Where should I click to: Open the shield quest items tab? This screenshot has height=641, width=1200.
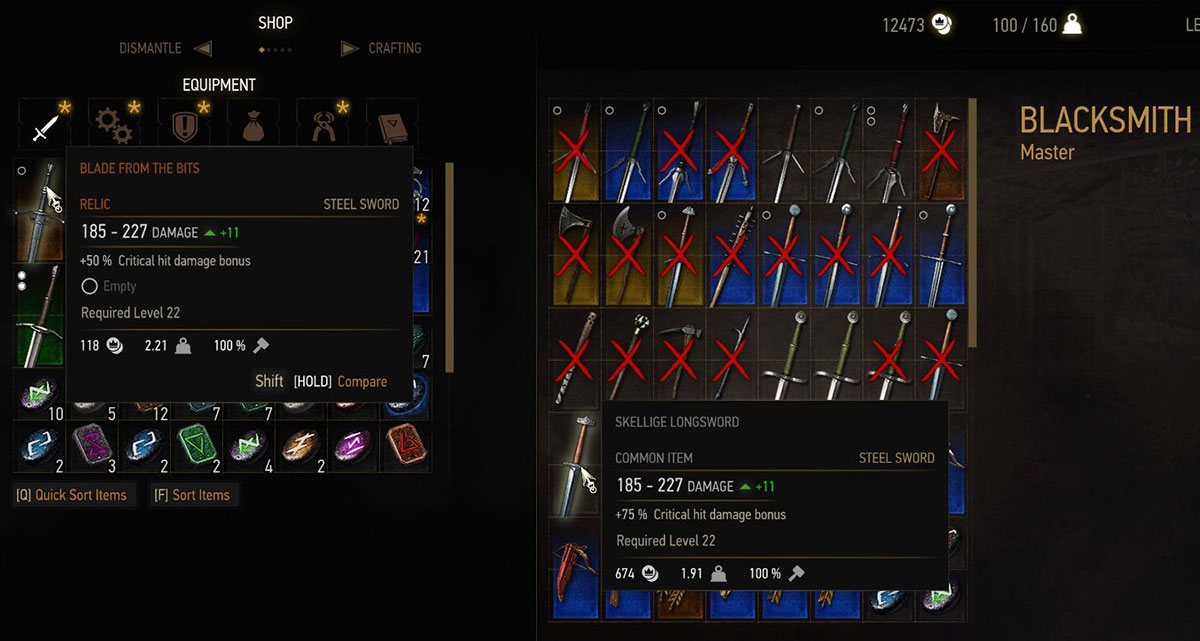pyautogui.click(x=184, y=126)
